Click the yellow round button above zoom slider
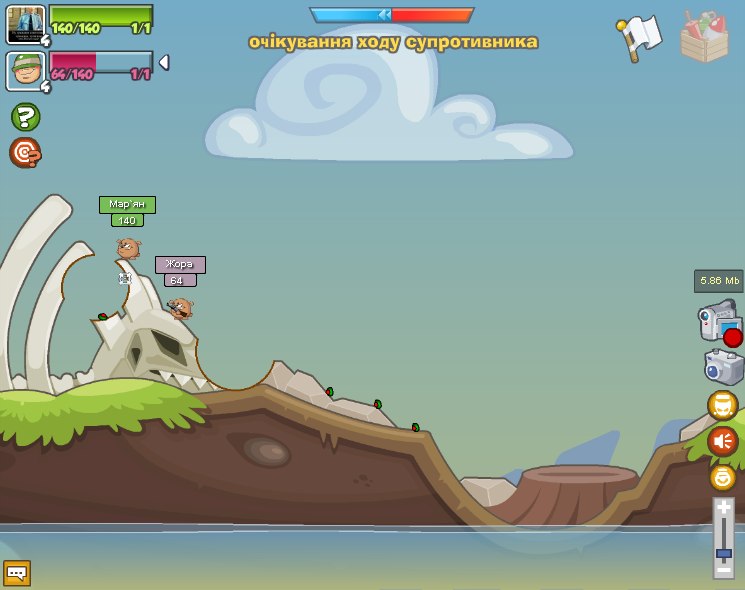The height and width of the screenshot is (590, 745). (723, 477)
